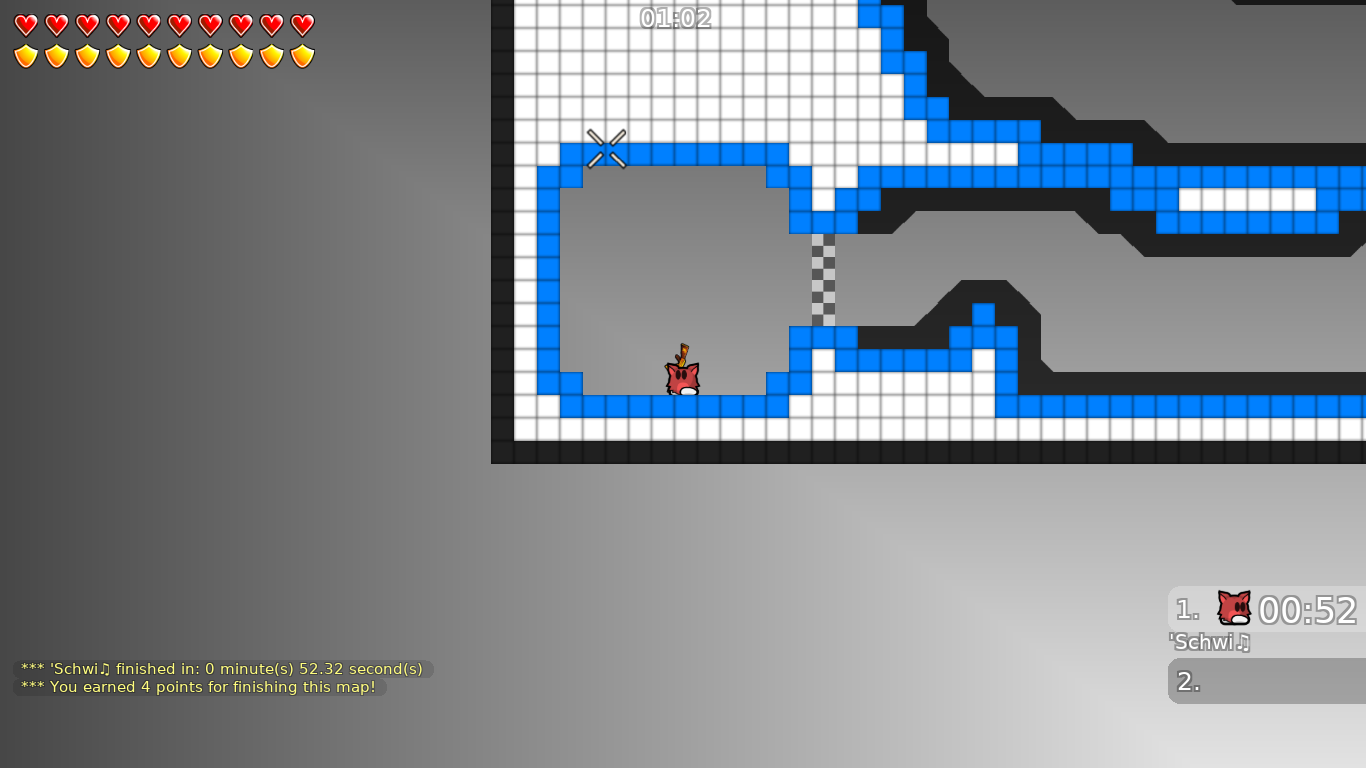Select the middle heart in the health row
Viewport: 1366px width, 768px height.
[149, 25]
